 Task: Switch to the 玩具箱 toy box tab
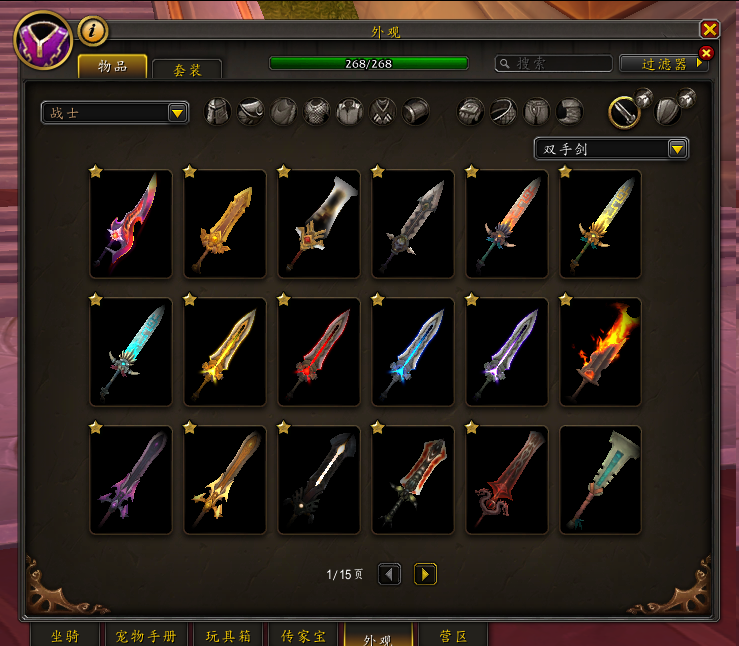(x=229, y=636)
